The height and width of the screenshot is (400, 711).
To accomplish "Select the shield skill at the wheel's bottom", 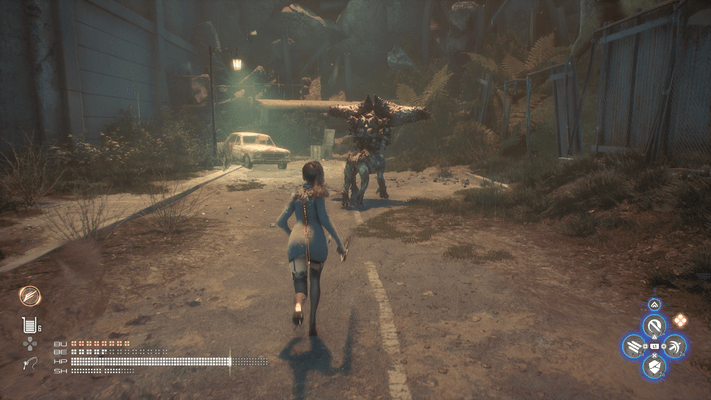I will pyautogui.click(x=655, y=367).
